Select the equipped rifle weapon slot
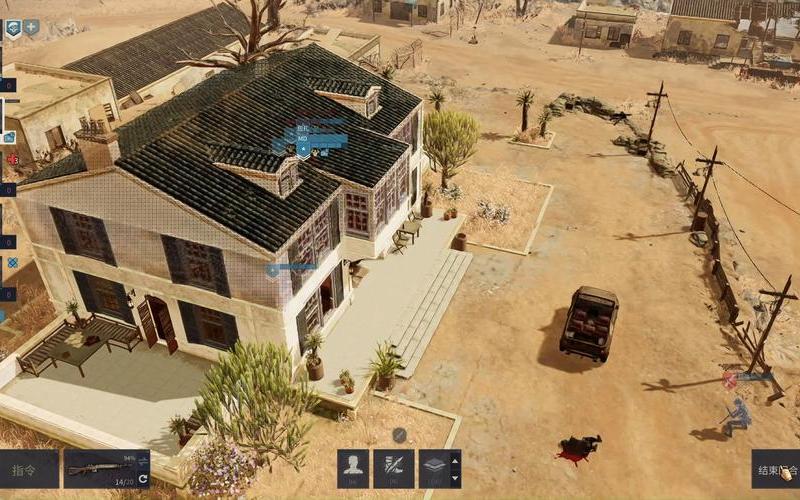Screen dimensions: 800x500 (x=100, y=468)
